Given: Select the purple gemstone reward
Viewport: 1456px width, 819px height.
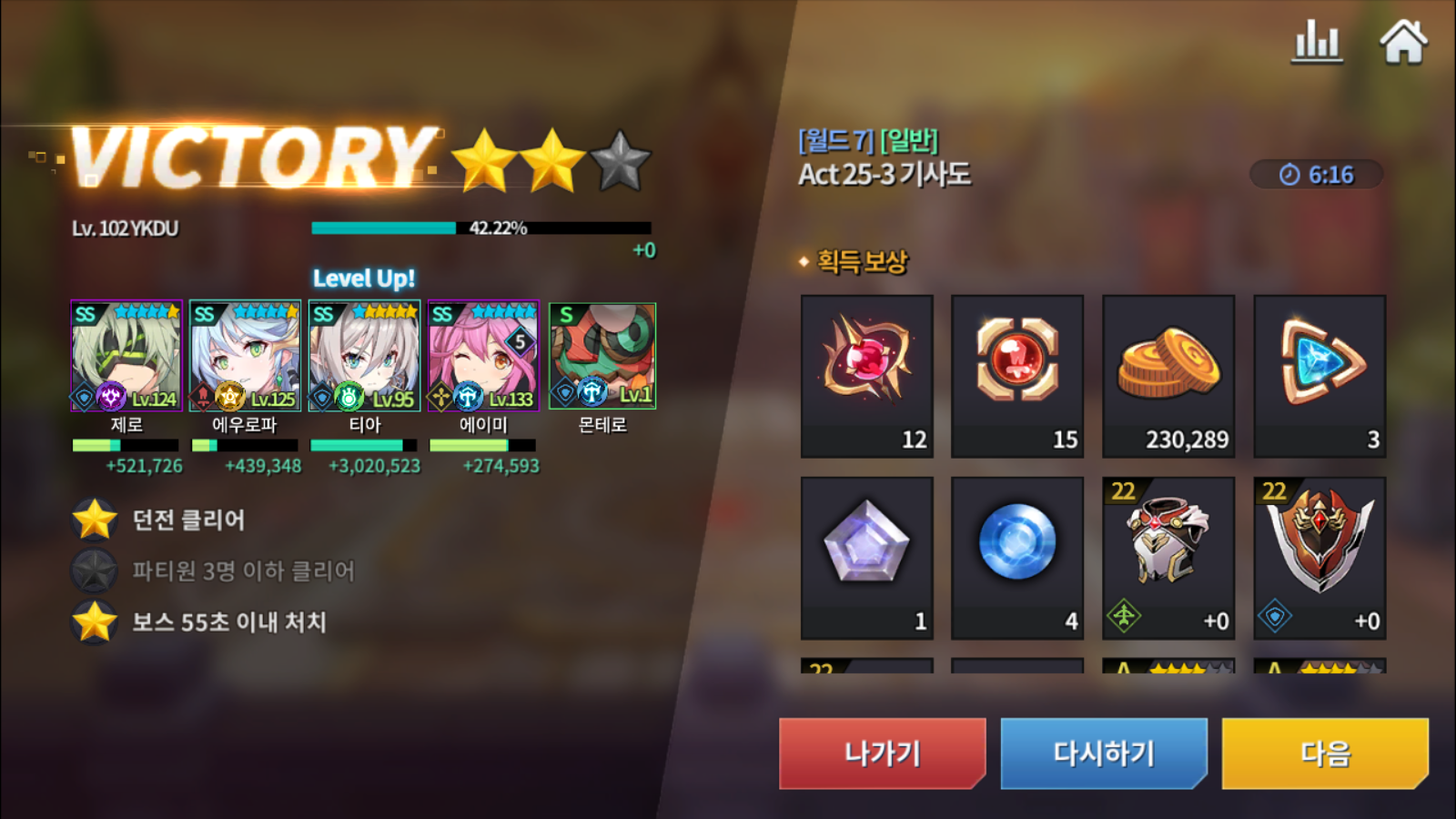Looking at the screenshot, I should [x=865, y=555].
